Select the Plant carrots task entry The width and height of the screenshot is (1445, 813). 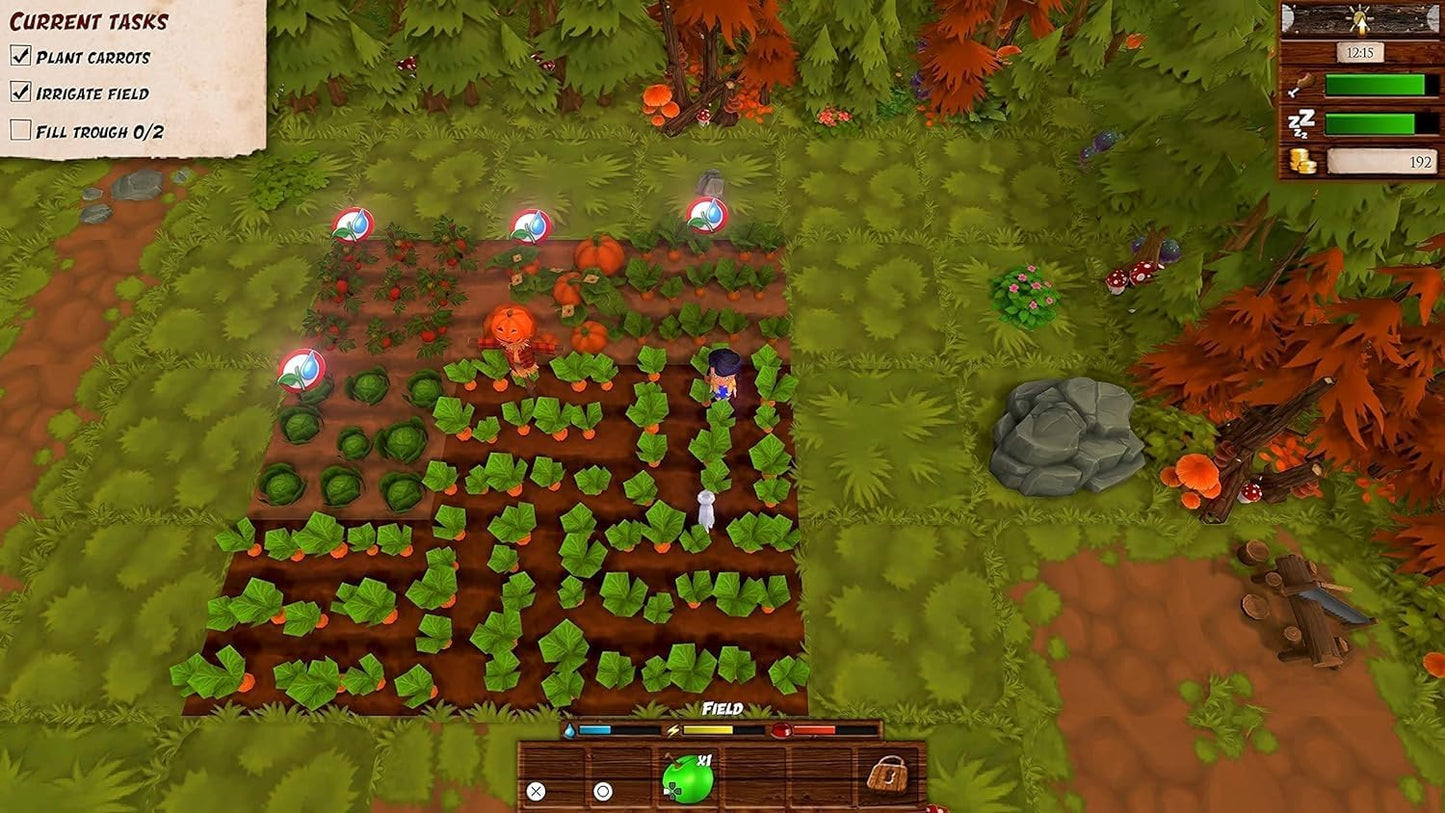tap(93, 57)
